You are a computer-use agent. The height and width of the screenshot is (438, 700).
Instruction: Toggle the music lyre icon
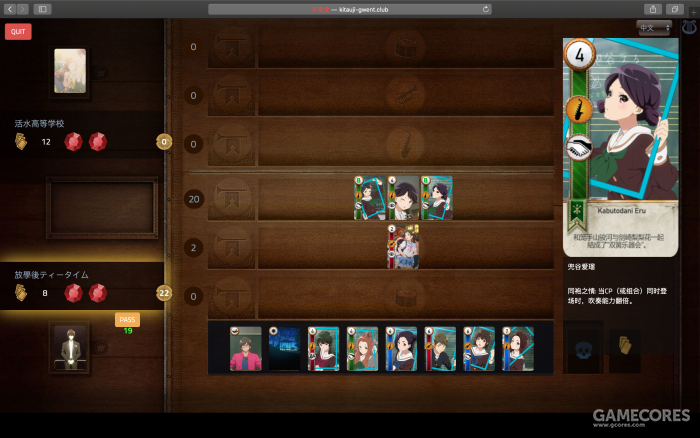(x=688, y=28)
